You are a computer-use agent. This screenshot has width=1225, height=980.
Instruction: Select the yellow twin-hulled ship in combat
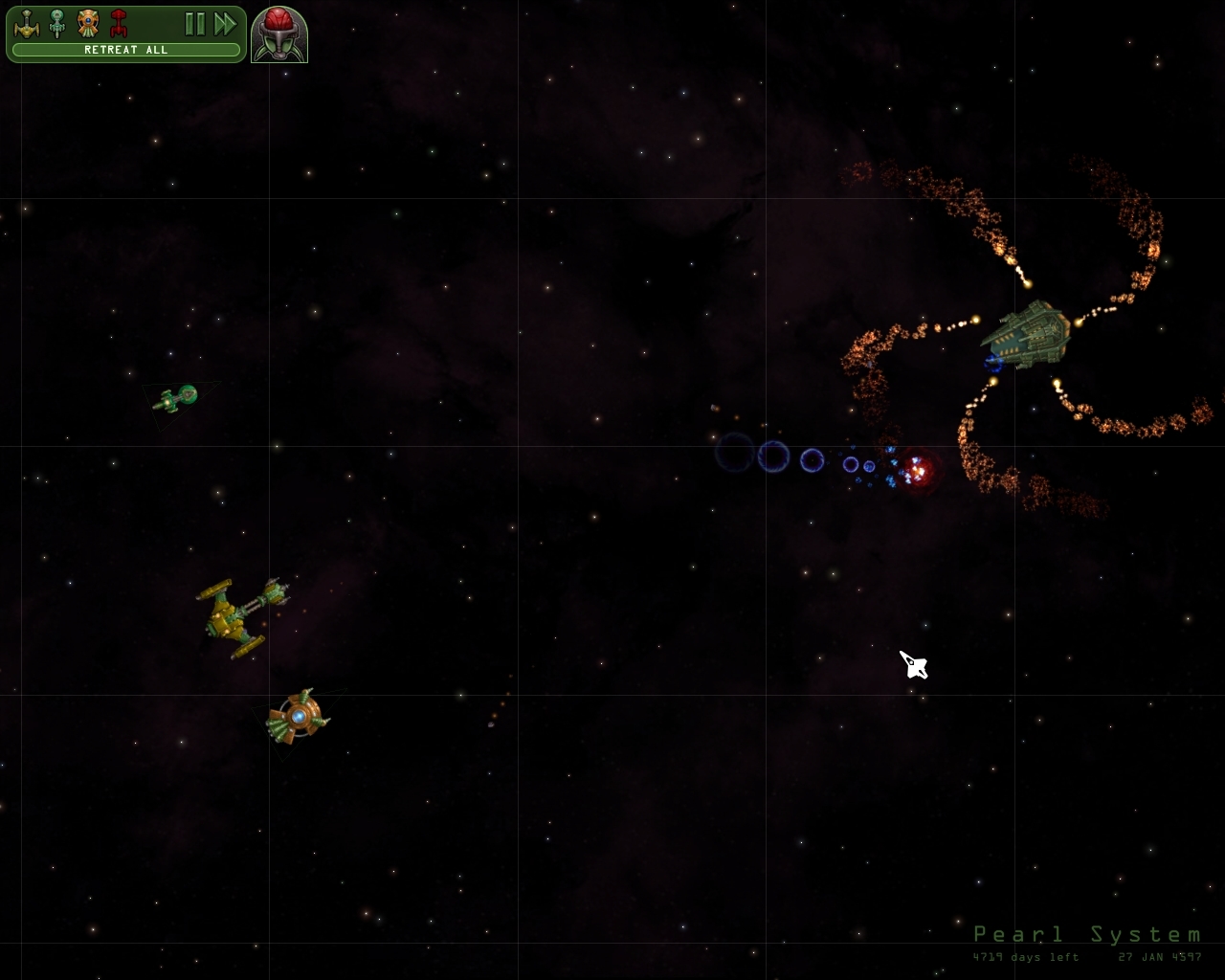[239, 612]
